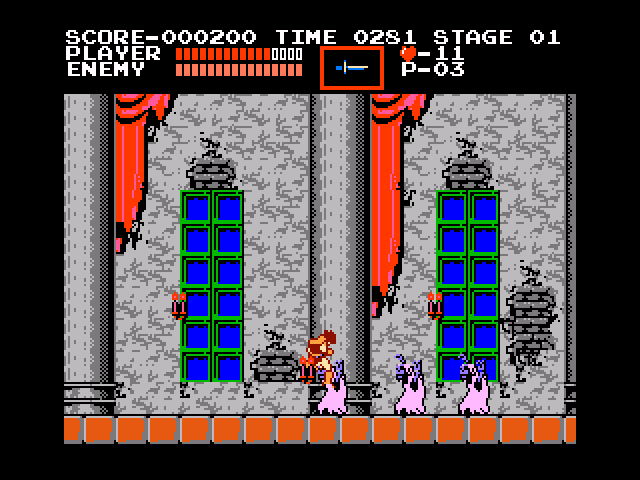Click the heart ammo icon
640x480 pixels.
coord(408,53)
